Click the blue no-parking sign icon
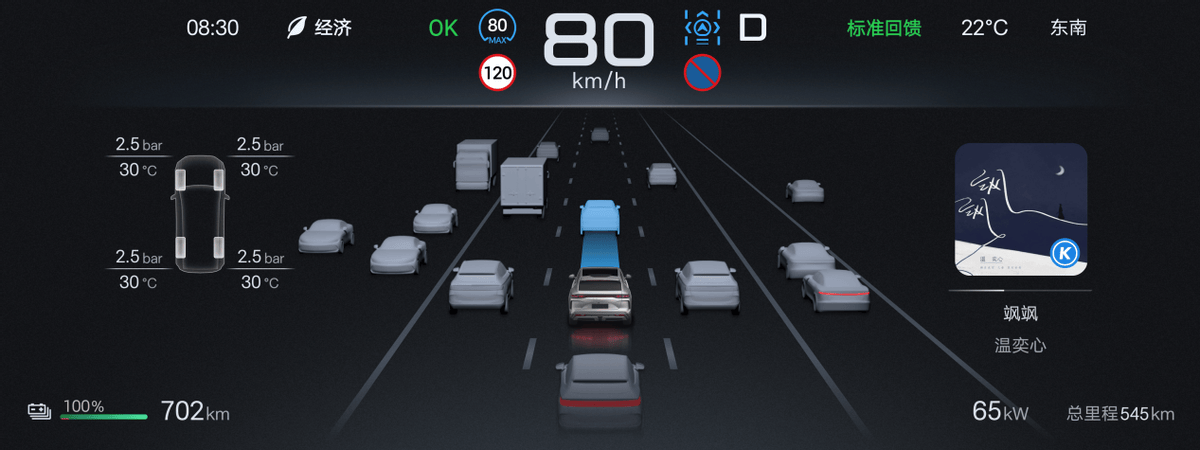The height and width of the screenshot is (450, 1200). tap(702, 72)
